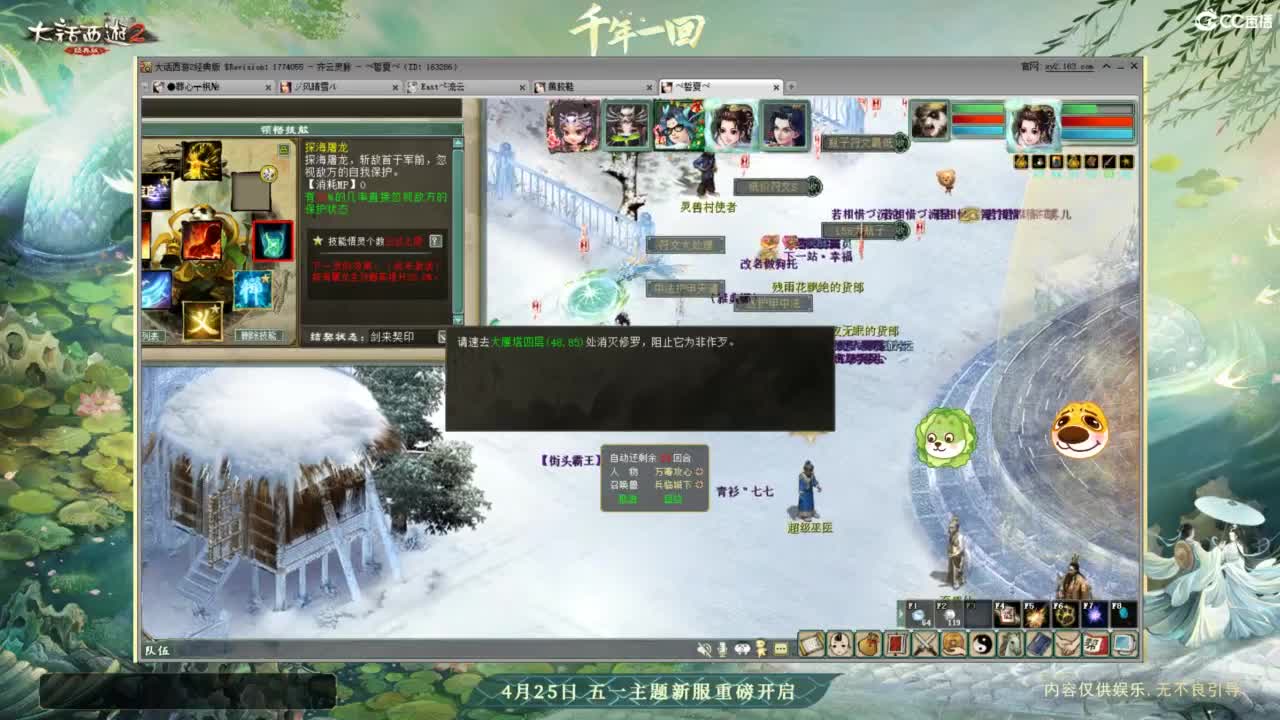Toggle the microphone icon near chat bar
The height and width of the screenshot is (720, 1280).
721,650
